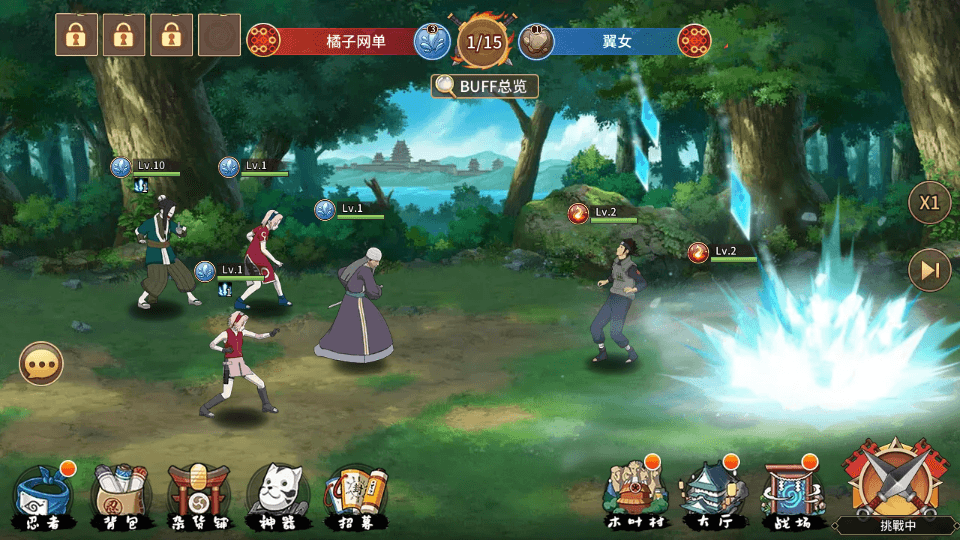Click the blue leaf formation icon by 橘子网单
This screenshot has width=960, height=540.
[x=432, y=41]
